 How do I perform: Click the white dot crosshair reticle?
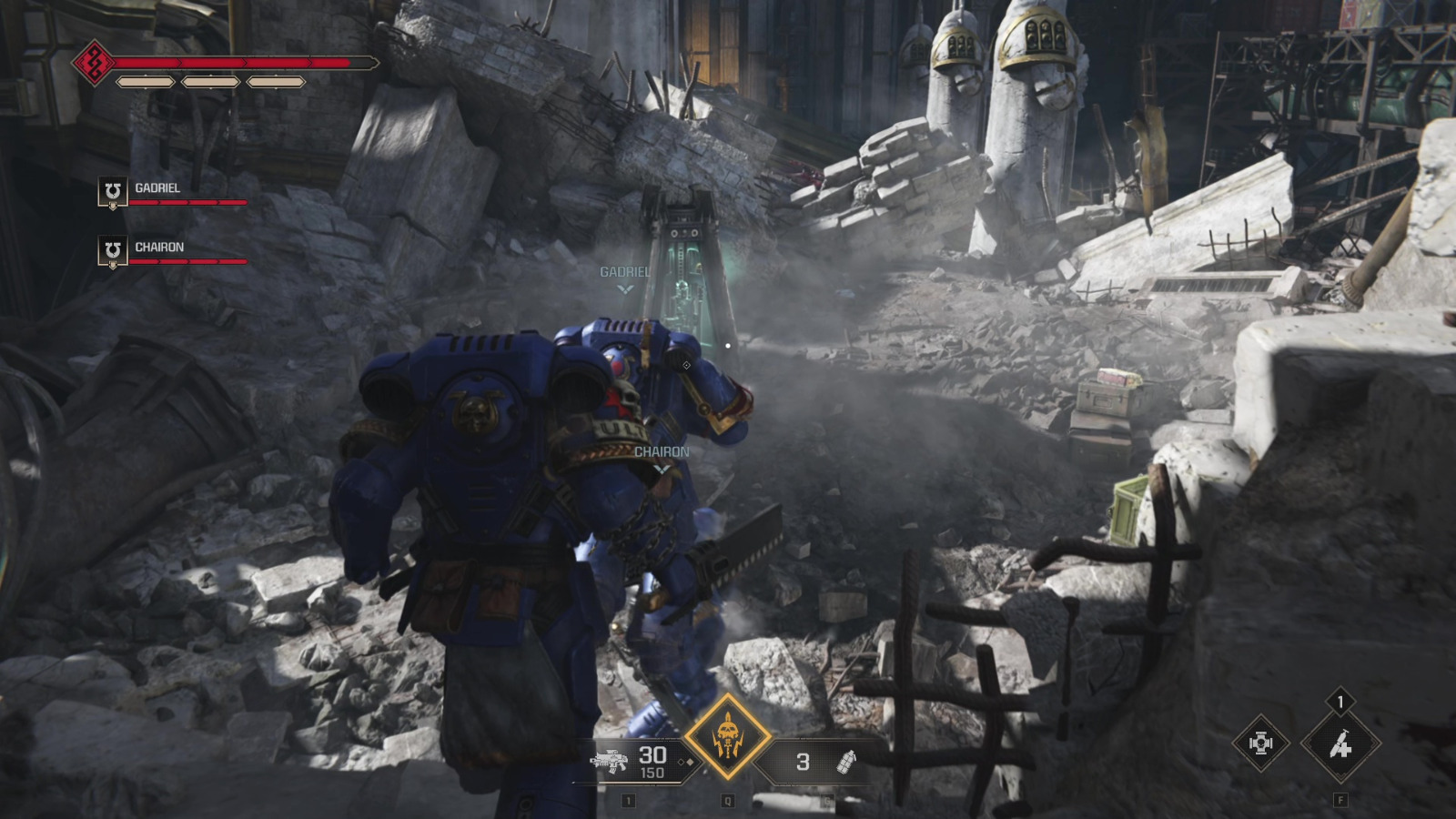pos(728,344)
